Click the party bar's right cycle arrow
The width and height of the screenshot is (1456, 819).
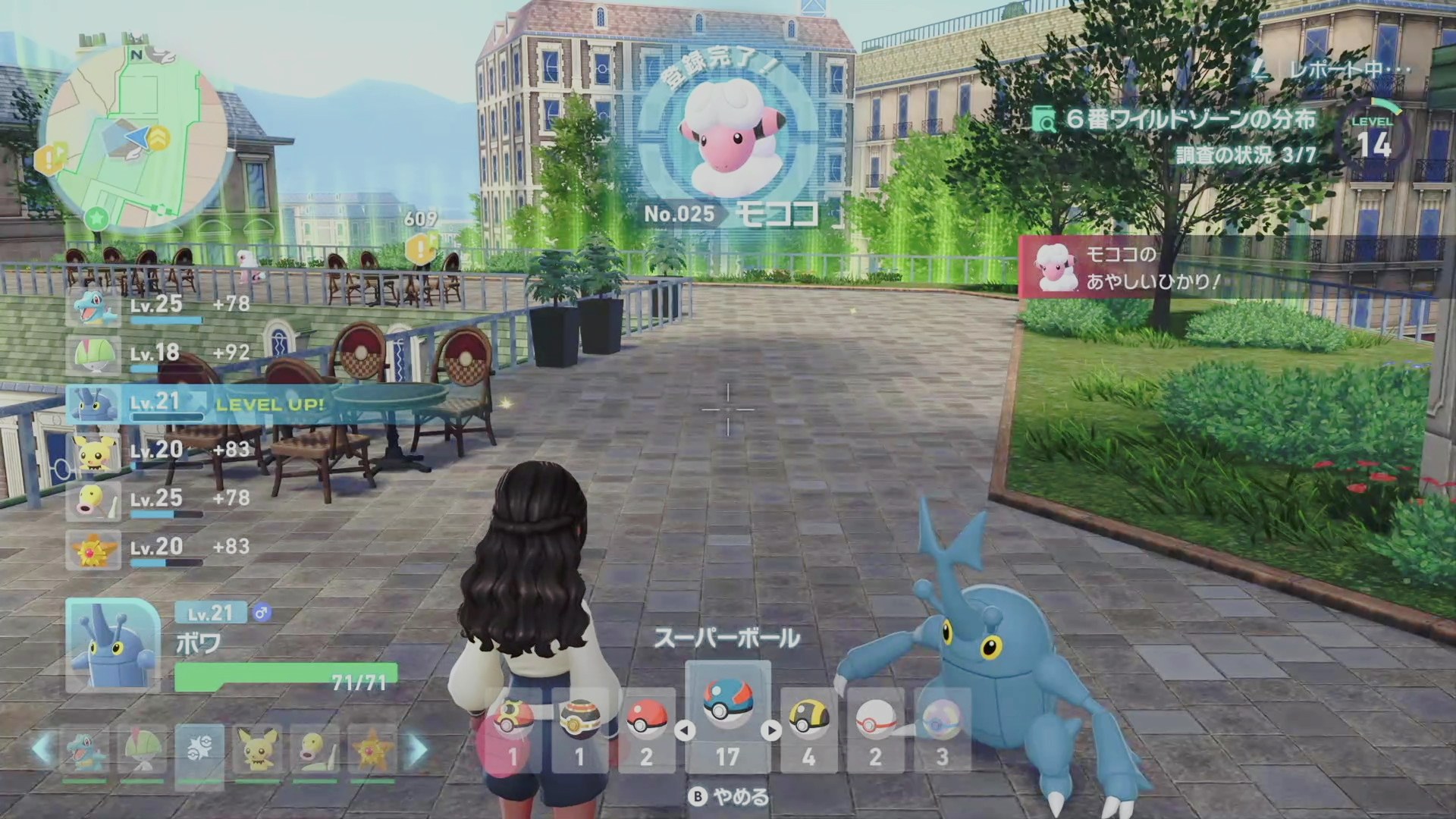(418, 749)
